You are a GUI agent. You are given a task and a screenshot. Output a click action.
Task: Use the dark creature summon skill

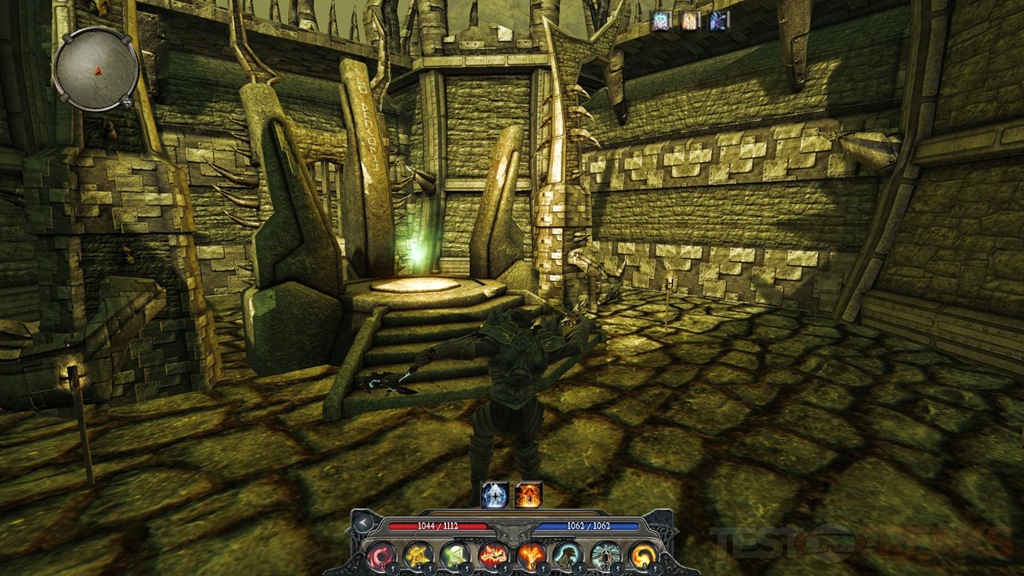coord(567,555)
